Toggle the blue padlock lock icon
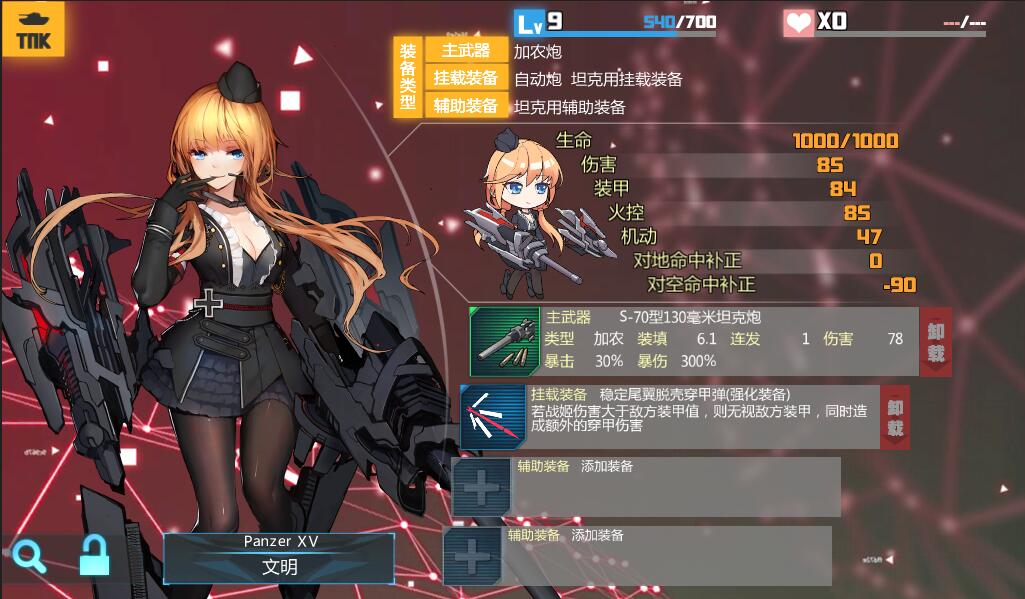This screenshot has width=1025, height=599. click(x=94, y=555)
